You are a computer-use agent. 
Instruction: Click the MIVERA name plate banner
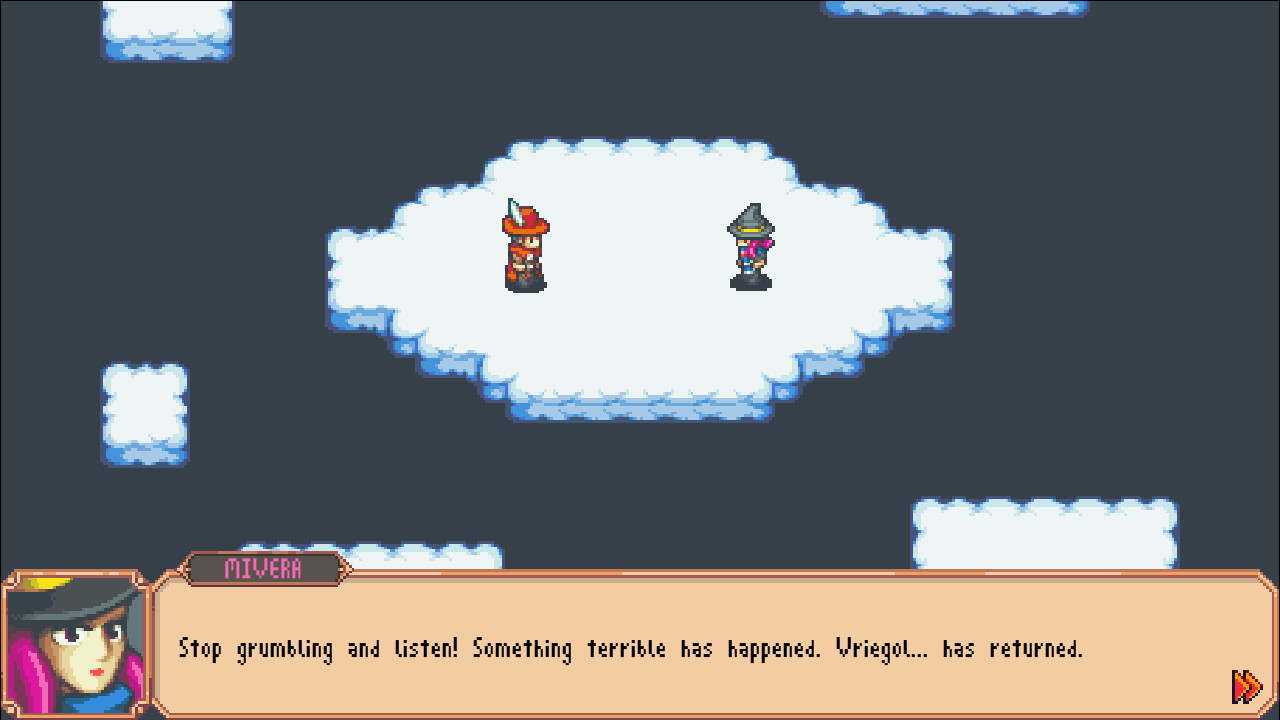(265, 570)
